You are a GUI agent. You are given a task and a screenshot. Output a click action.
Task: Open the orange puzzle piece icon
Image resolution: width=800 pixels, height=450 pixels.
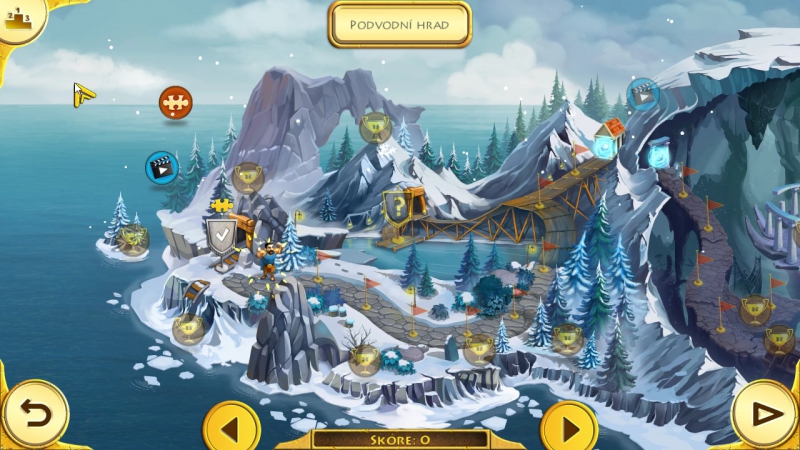[x=175, y=101]
